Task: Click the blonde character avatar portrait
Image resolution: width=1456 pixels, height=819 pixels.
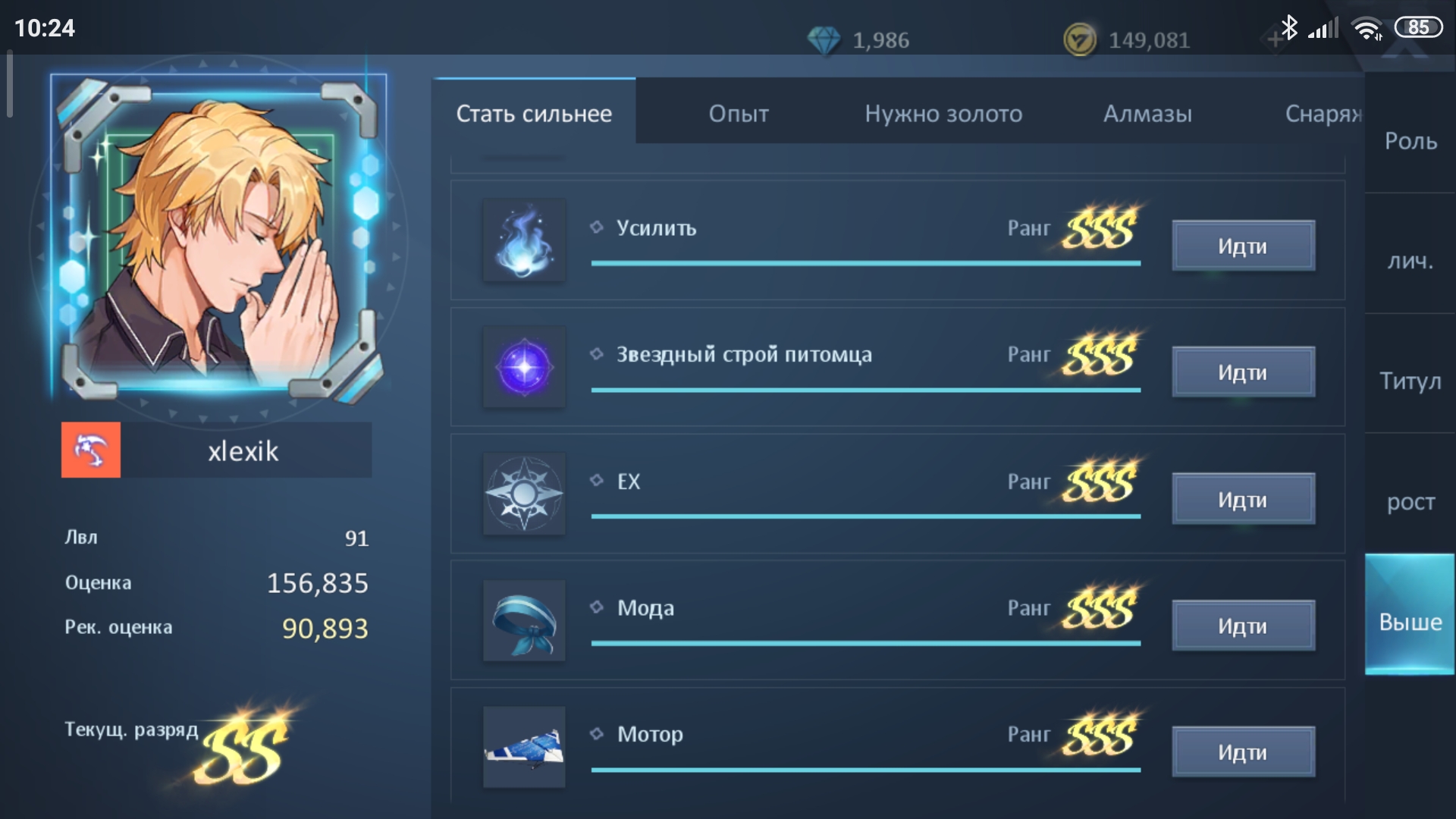Action: [x=218, y=239]
